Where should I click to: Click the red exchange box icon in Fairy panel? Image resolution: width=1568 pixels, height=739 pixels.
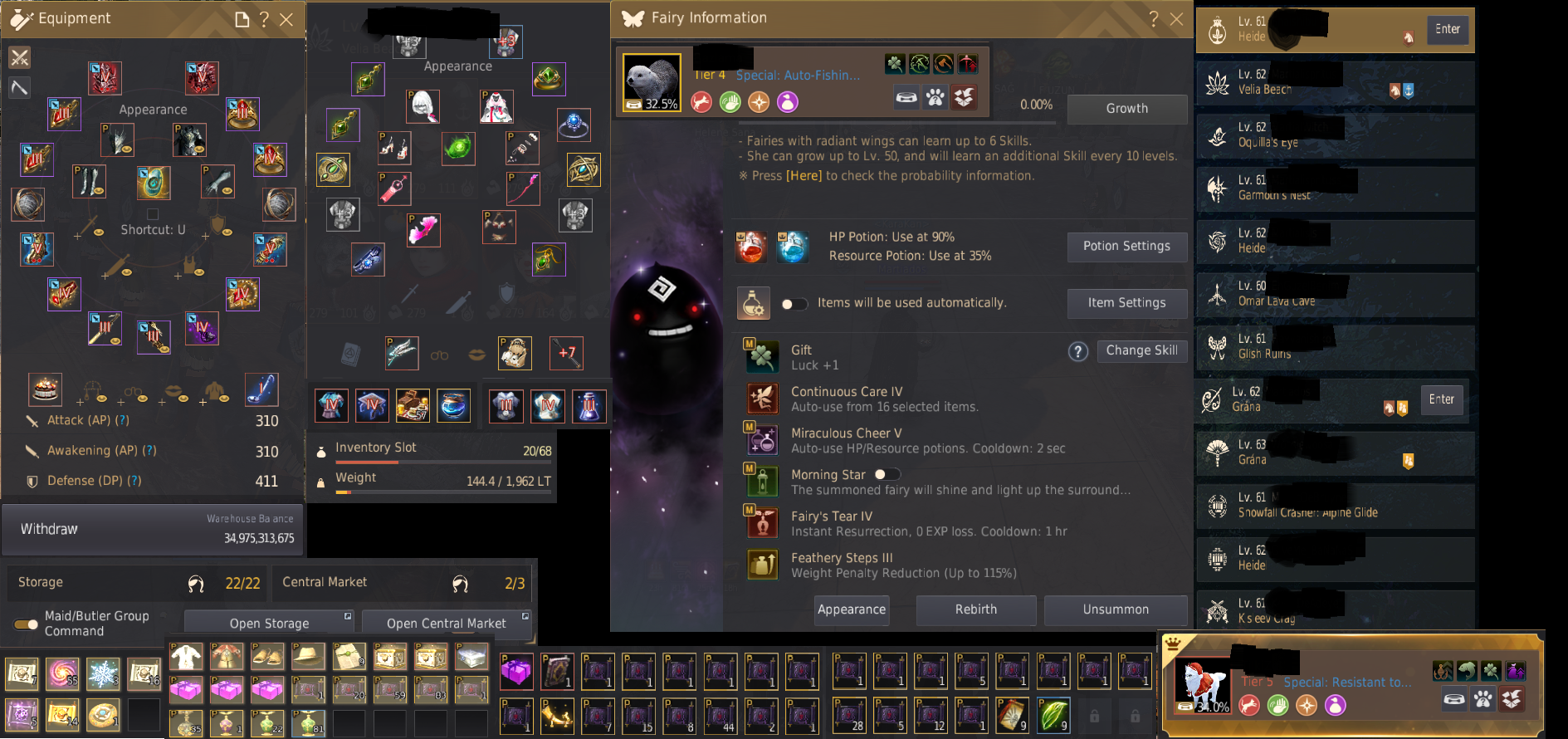pyautogui.click(x=964, y=97)
